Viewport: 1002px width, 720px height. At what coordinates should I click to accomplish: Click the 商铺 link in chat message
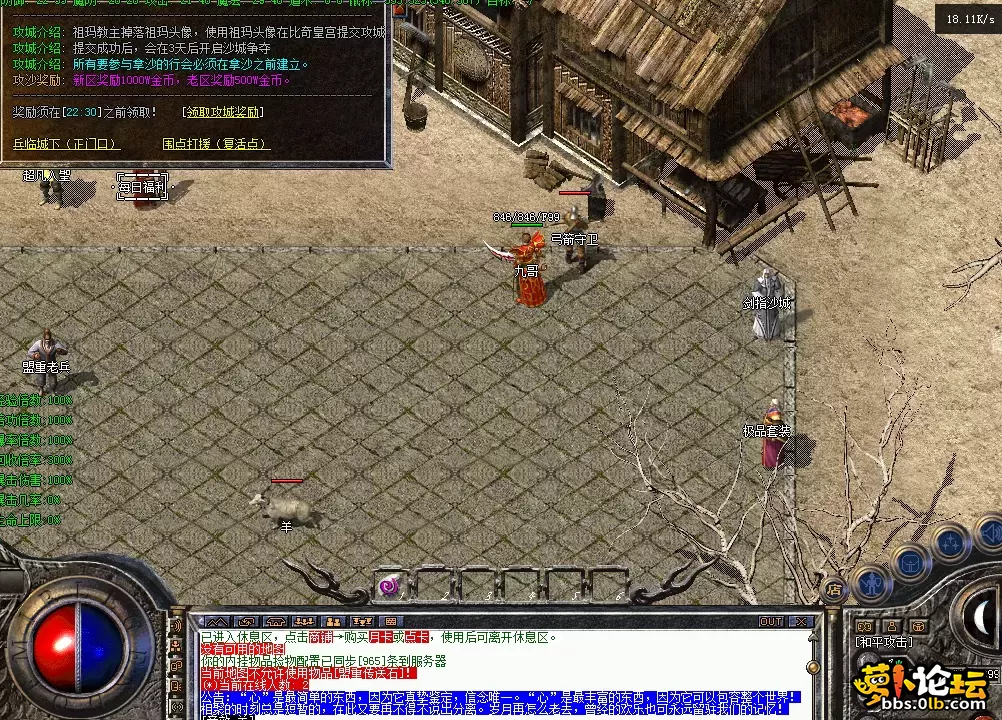pyautogui.click(x=321, y=637)
